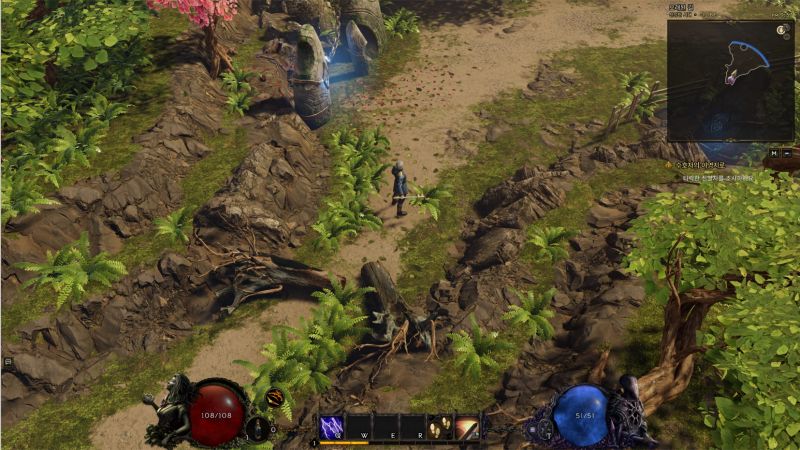800x450 pixels.
Task: Use the glowing footprints skill
Action: (x=440, y=427)
